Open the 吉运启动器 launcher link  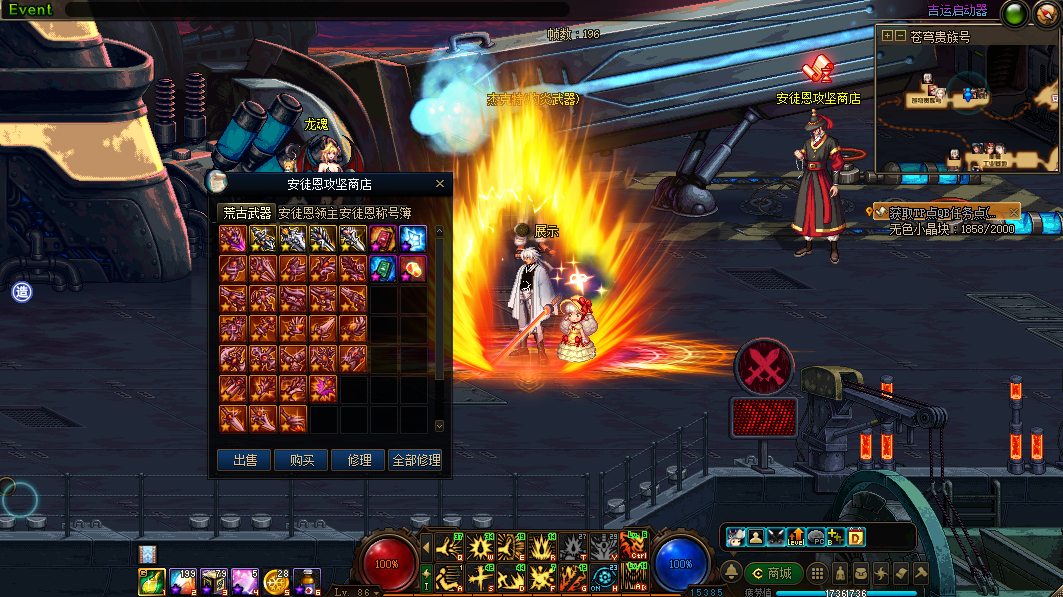[x=957, y=11]
